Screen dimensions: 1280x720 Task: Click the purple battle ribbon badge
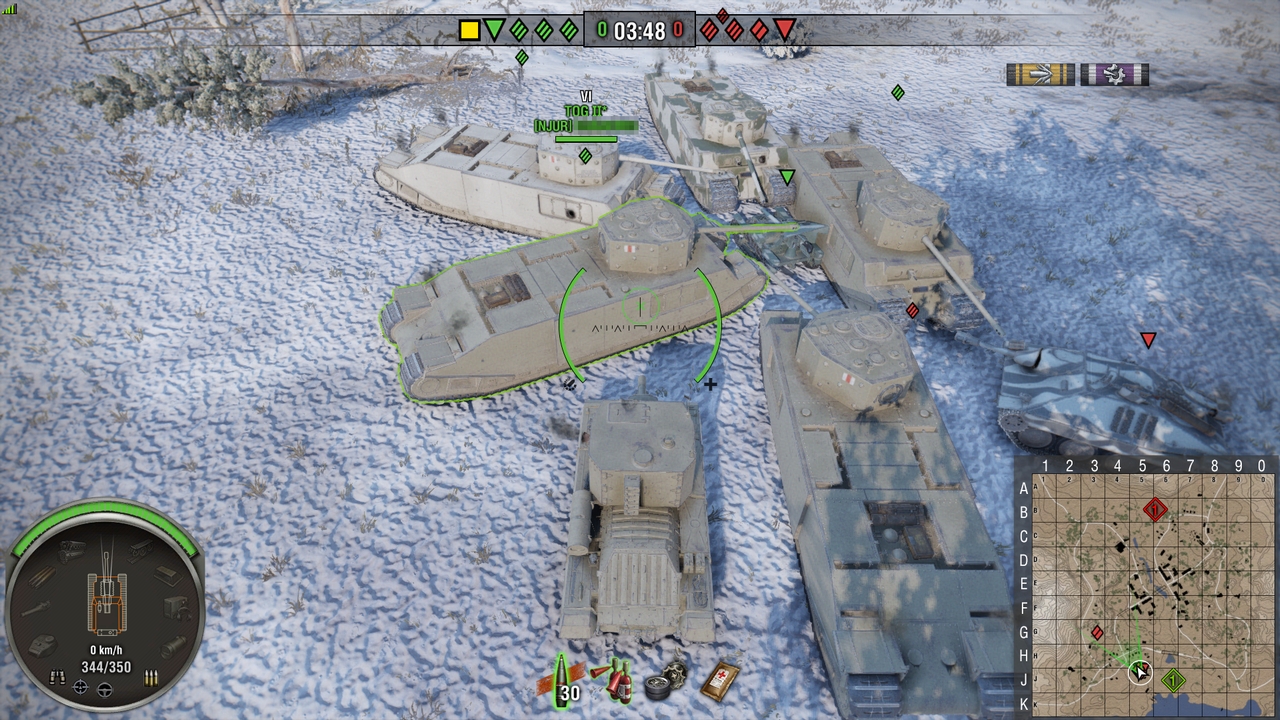(x=1114, y=75)
